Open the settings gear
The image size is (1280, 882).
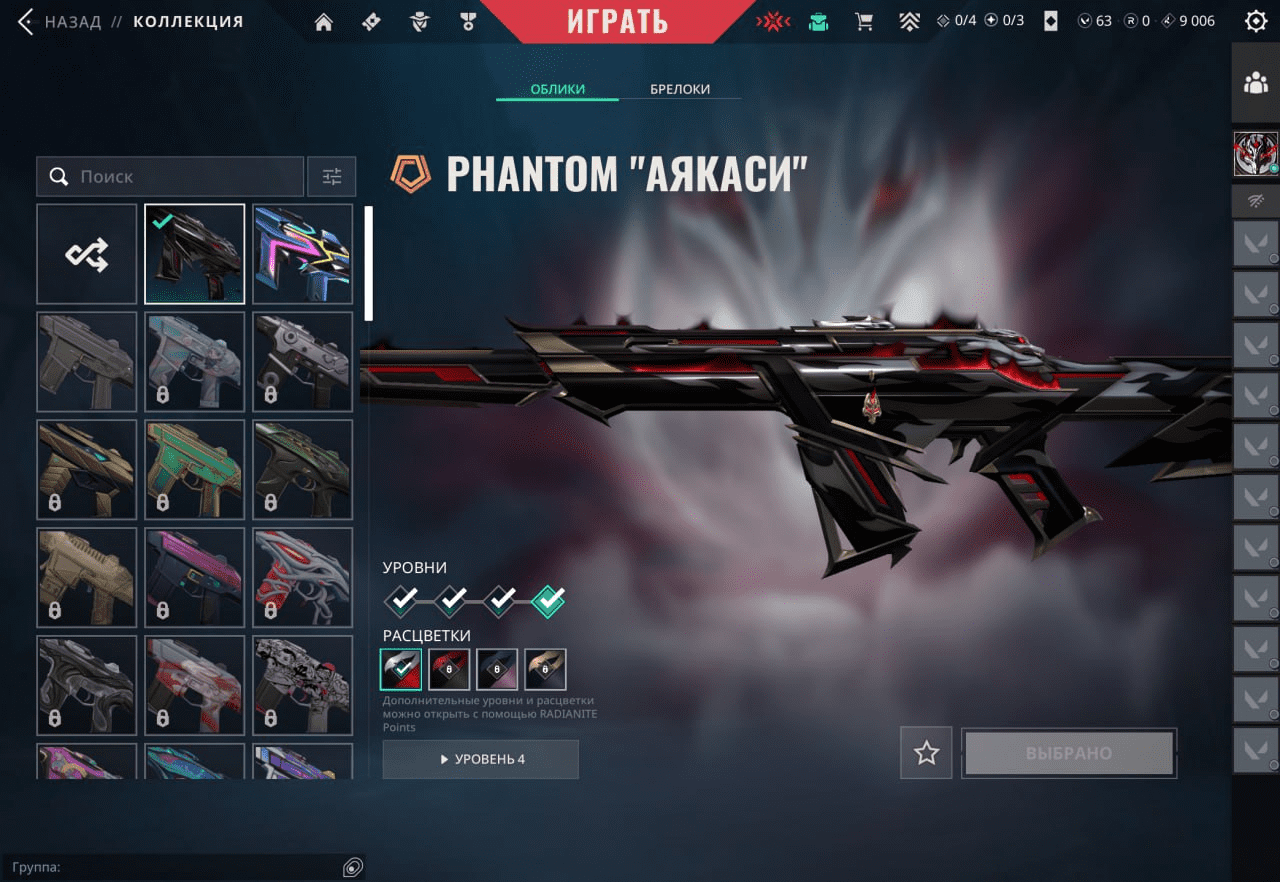coord(1255,21)
